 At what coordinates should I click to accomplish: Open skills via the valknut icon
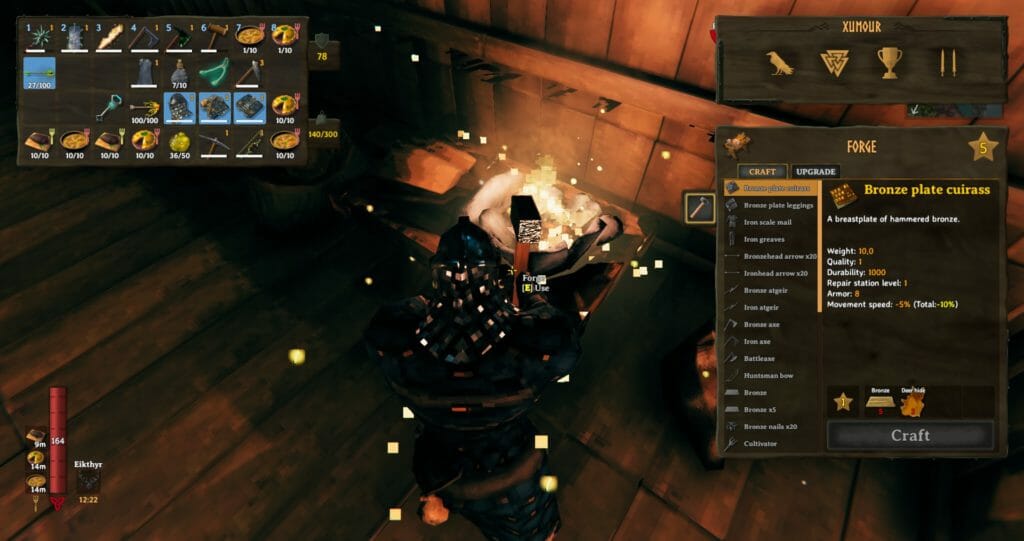coord(834,64)
